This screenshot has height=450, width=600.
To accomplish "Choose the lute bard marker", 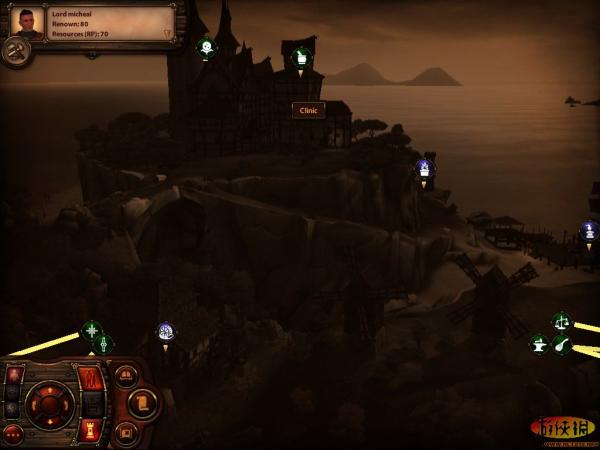I will pos(562,344).
